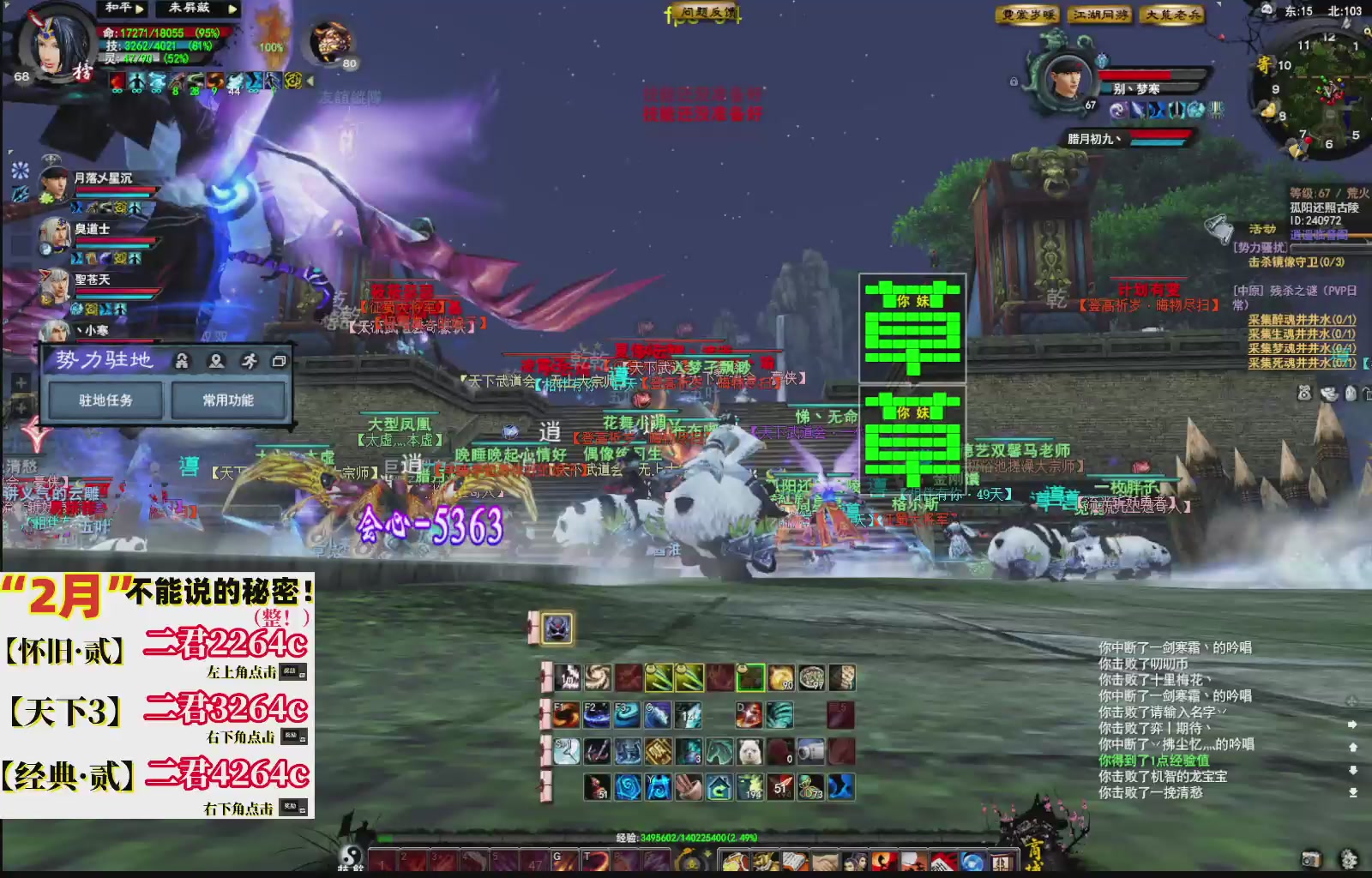Select the first skill icon on the F-row hotbar
This screenshot has width=1372, height=878.
(566, 715)
